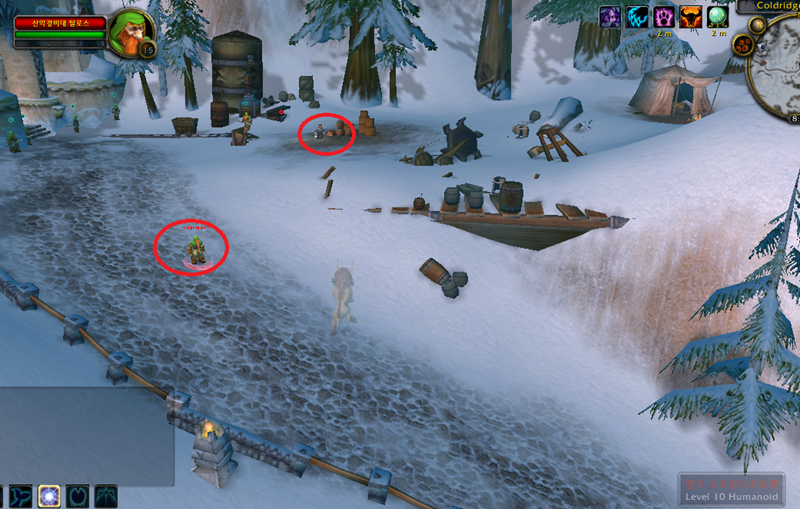Activate the teal winged figure ability
The height and width of the screenshot is (509, 800).
(106, 496)
